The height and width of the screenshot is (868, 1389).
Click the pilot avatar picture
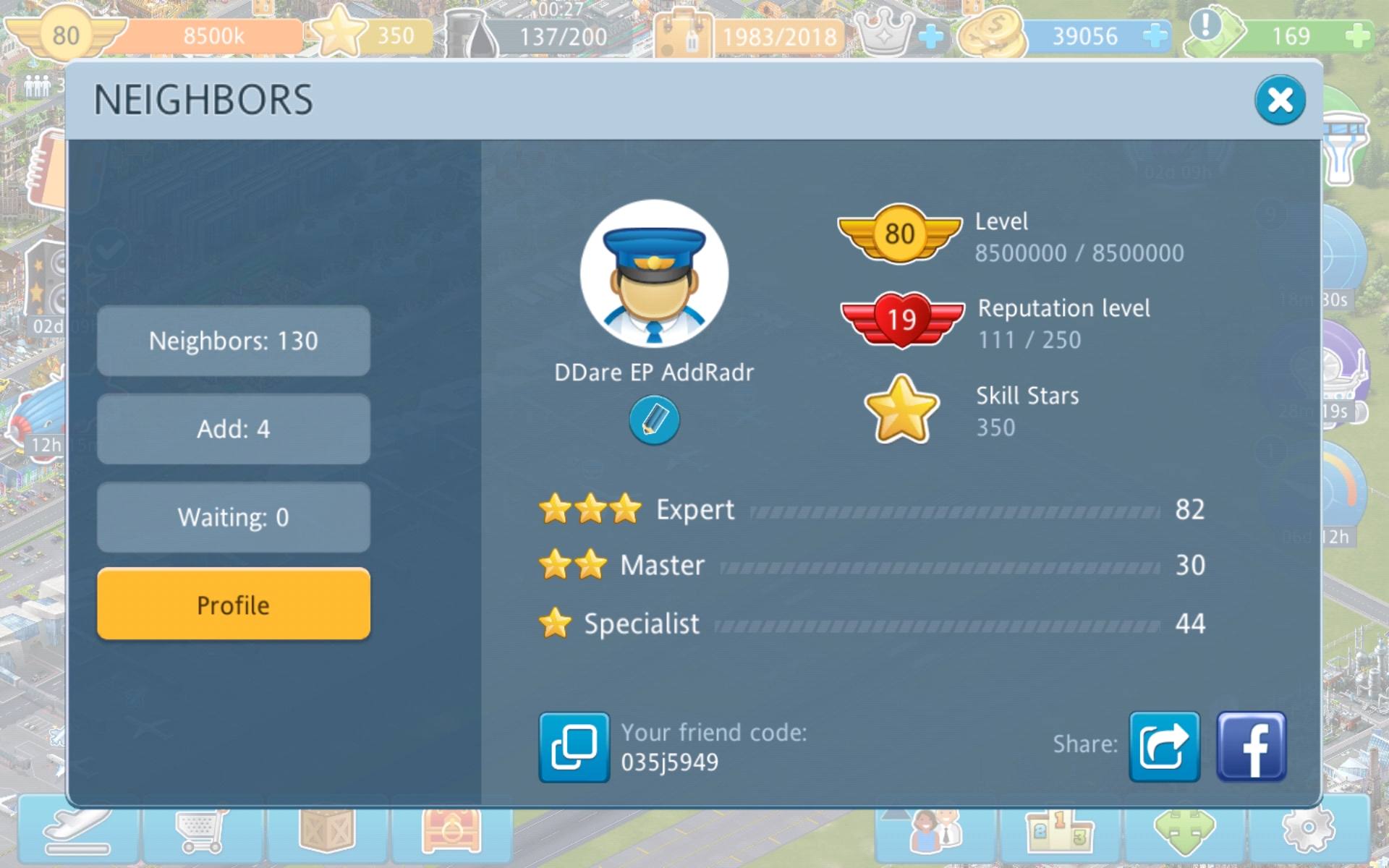(654, 274)
